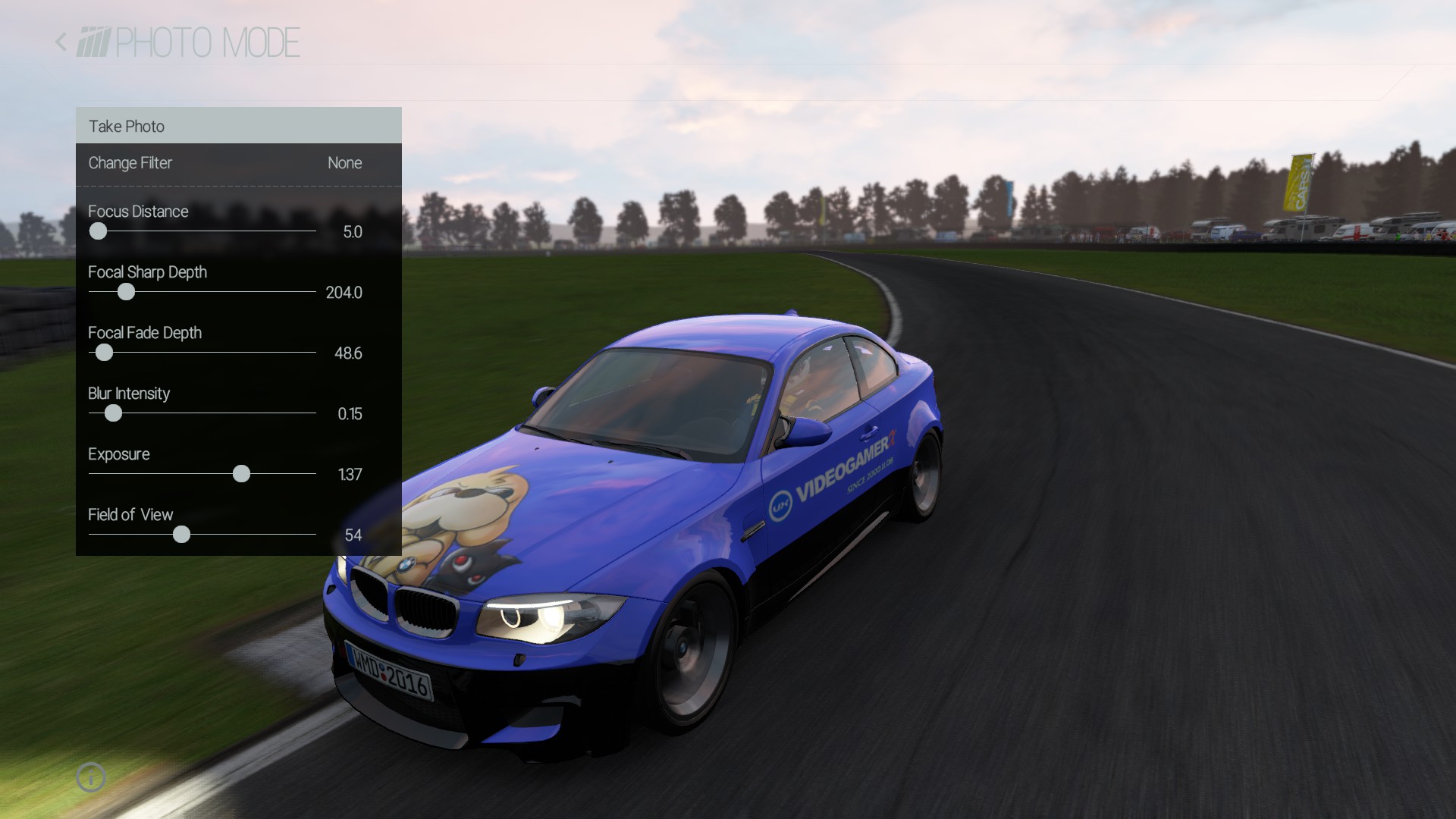Go back using the arrow beside Photo Mode
The image size is (1456, 819).
(x=61, y=42)
